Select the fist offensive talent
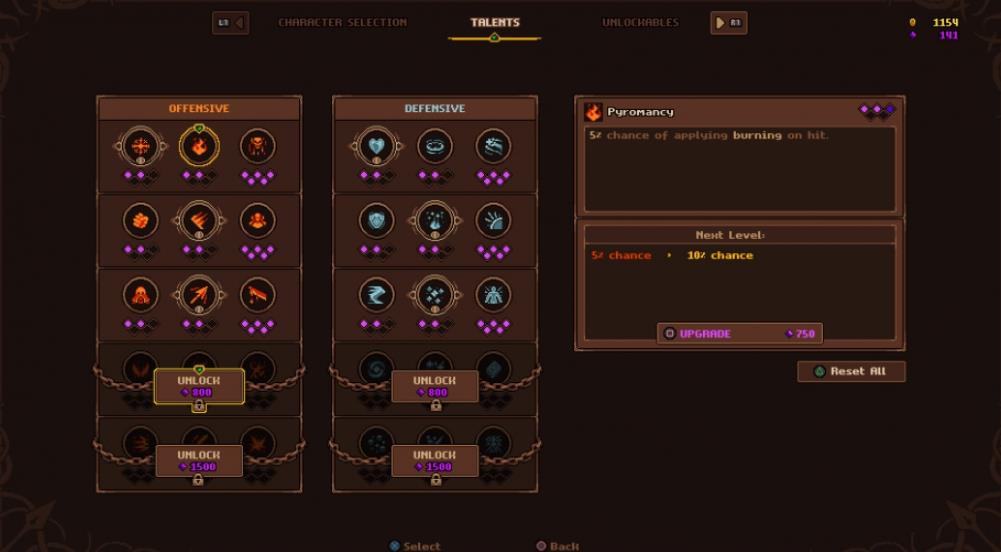The width and height of the screenshot is (1001, 552). point(140,220)
